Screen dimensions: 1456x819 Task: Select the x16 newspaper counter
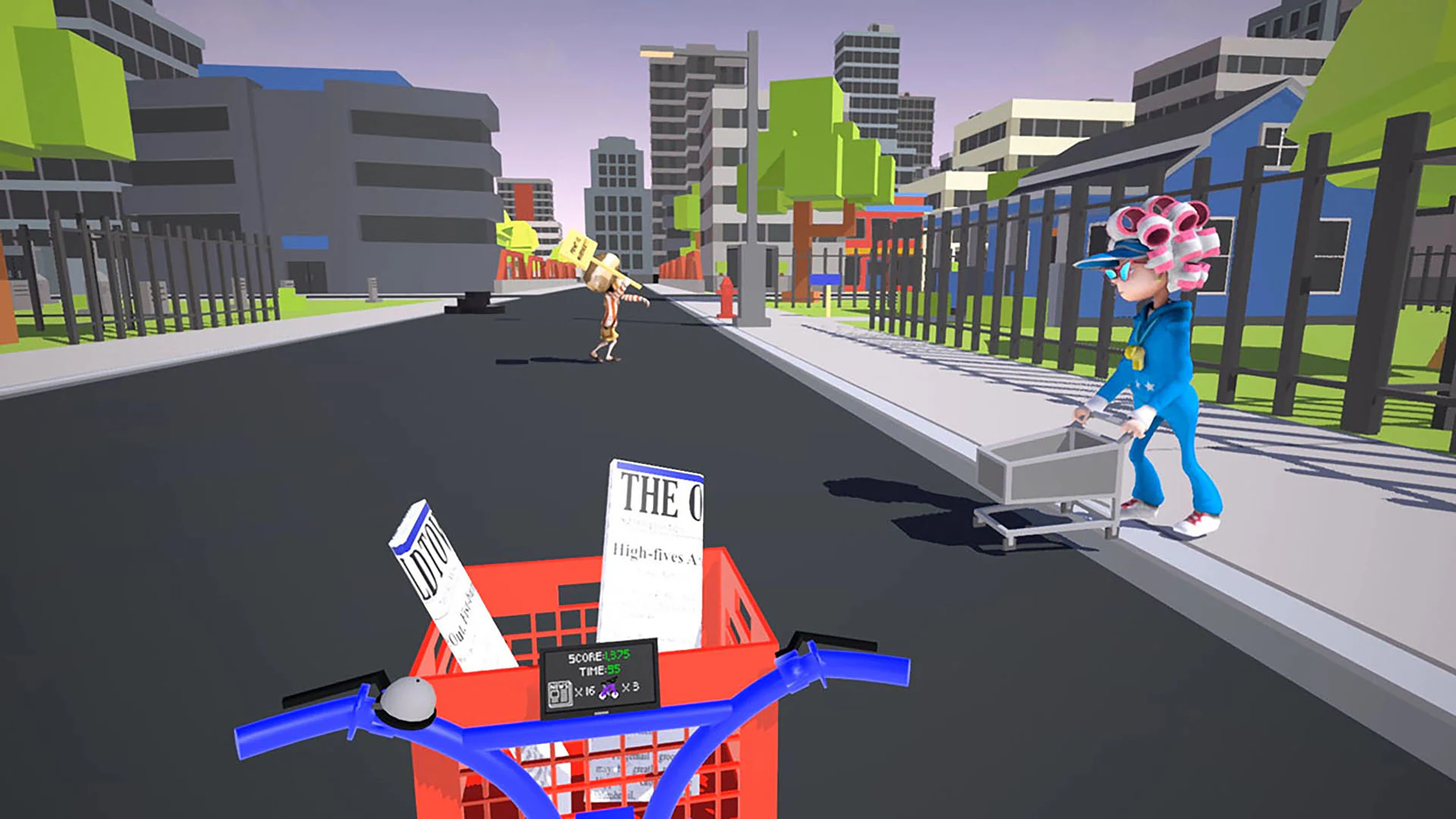coord(585,692)
